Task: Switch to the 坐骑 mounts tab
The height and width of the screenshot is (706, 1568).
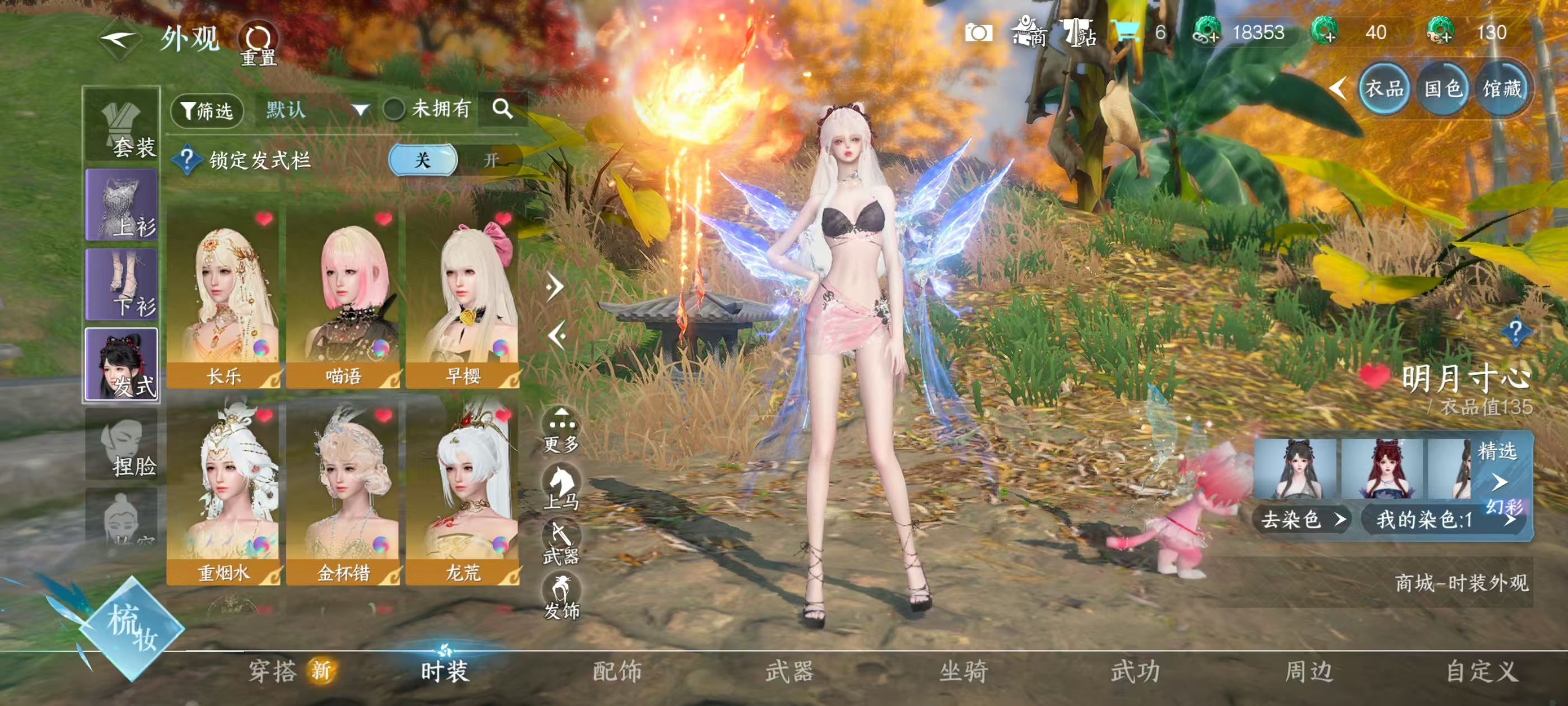Action: tap(963, 671)
